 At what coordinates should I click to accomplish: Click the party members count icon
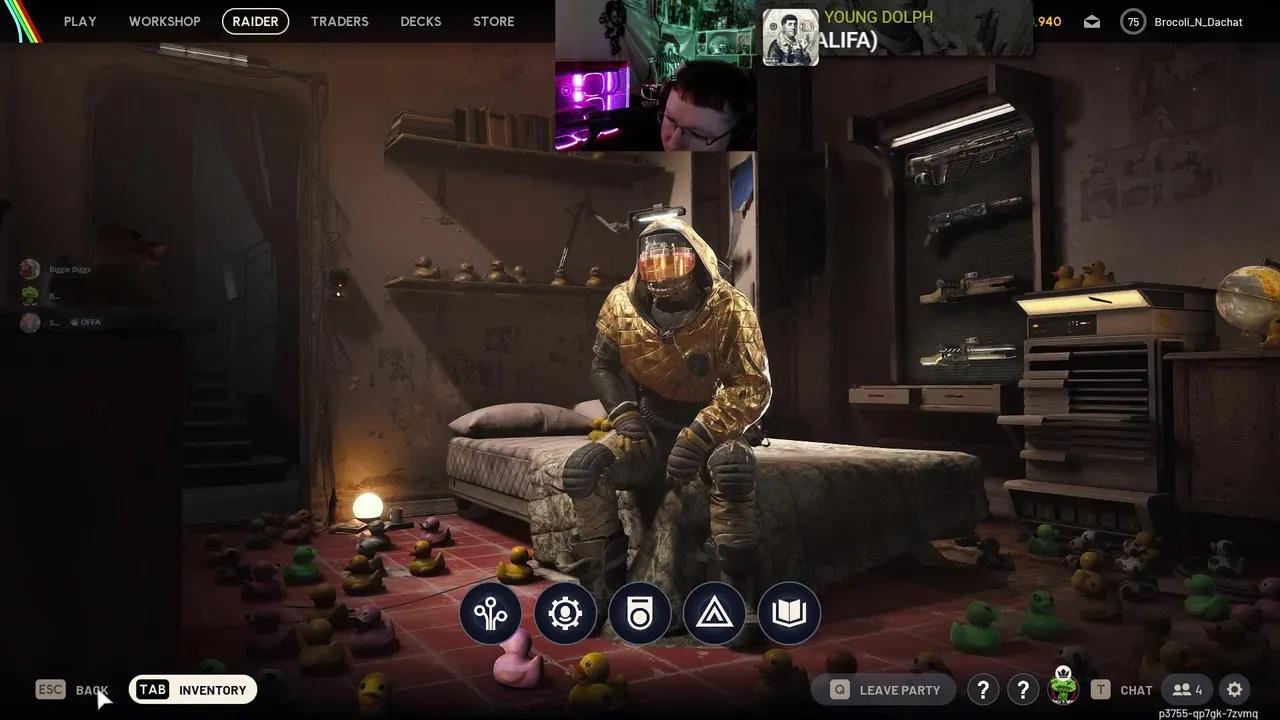coord(1187,690)
